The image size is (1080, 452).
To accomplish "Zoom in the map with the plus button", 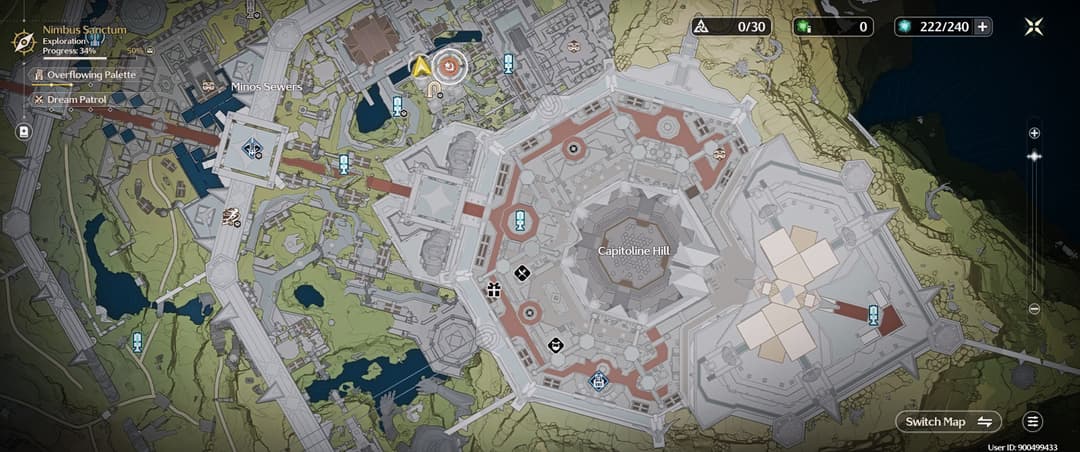I will coord(1034,133).
